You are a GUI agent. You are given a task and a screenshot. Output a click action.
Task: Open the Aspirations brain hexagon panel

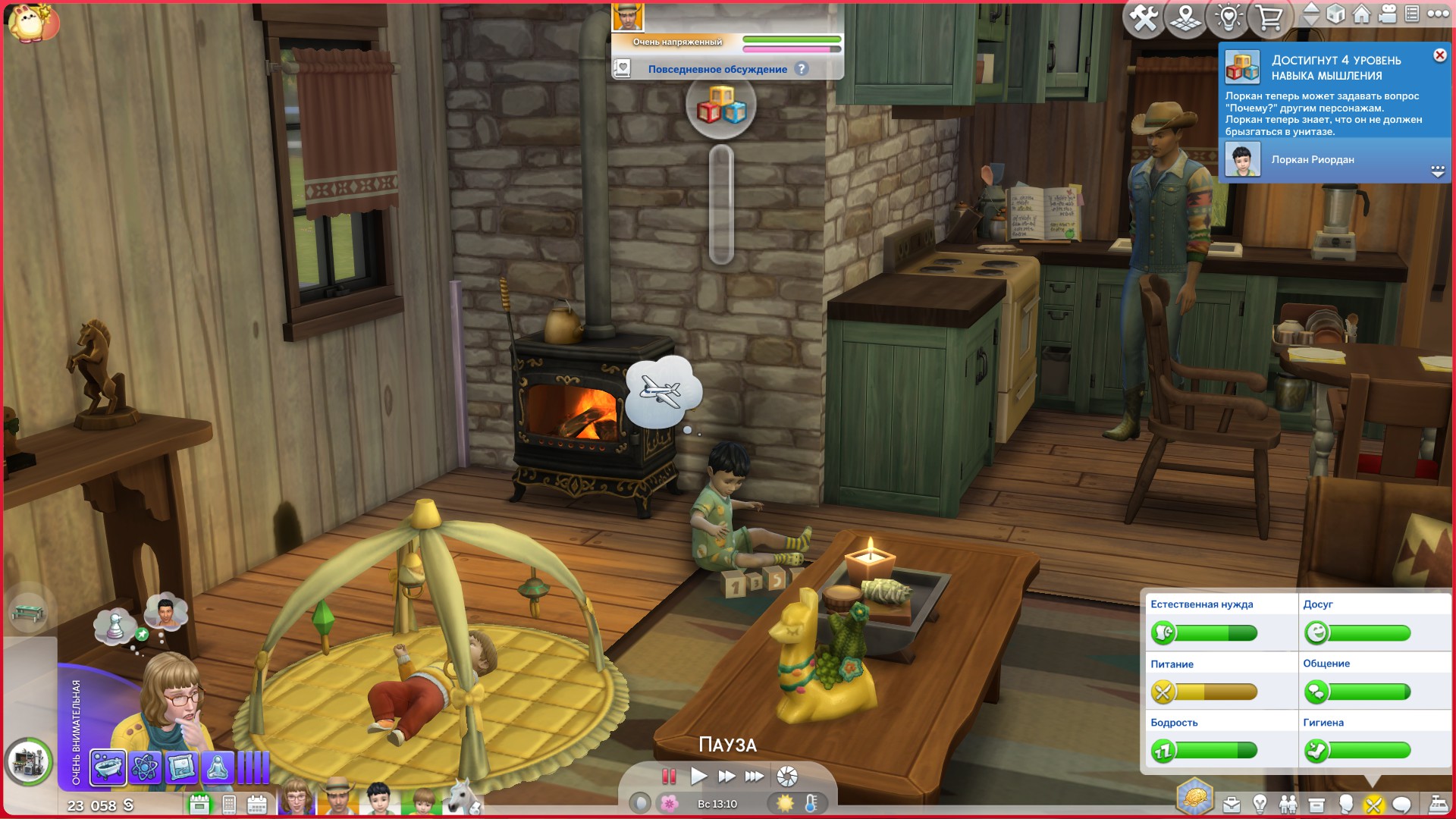(x=1194, y=799)
